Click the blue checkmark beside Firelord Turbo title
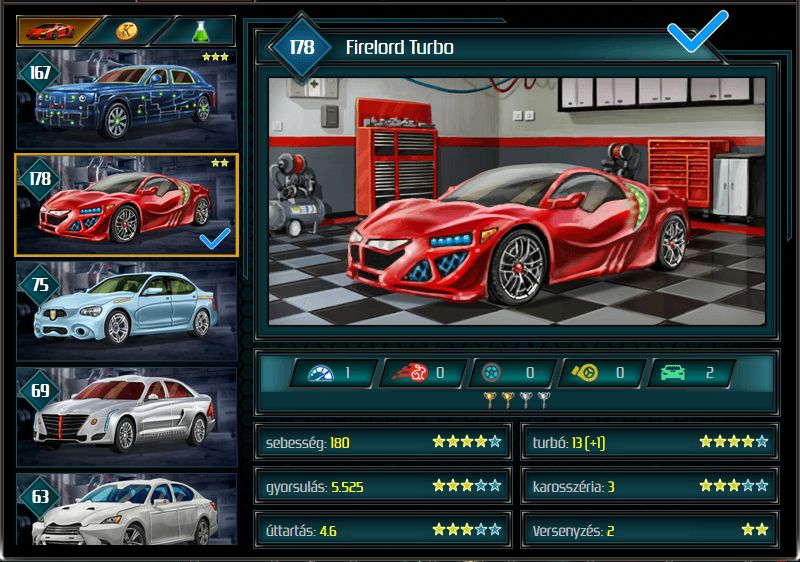 (x=698, y=36)
